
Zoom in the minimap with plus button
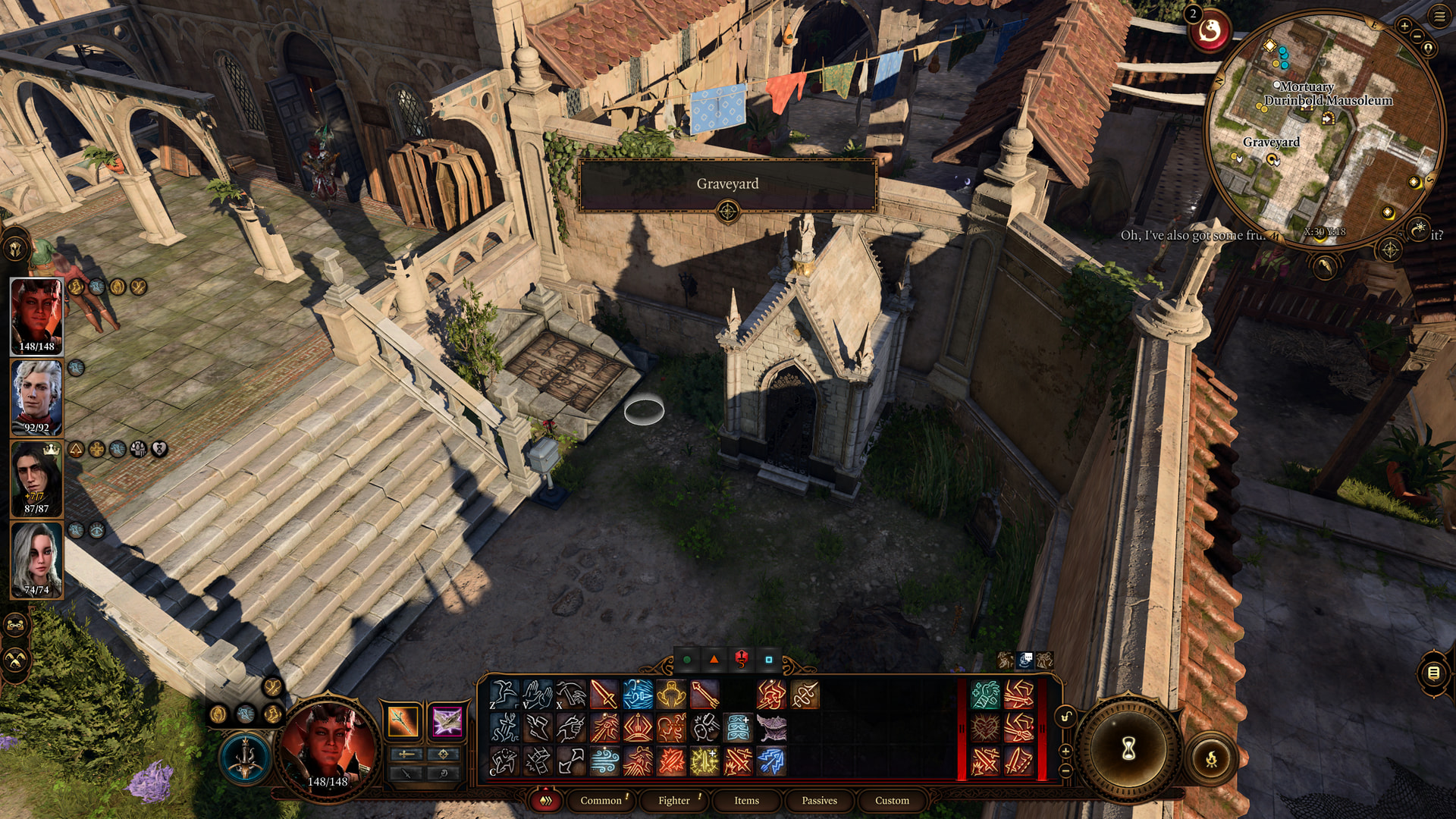(x=1404, y=26)
